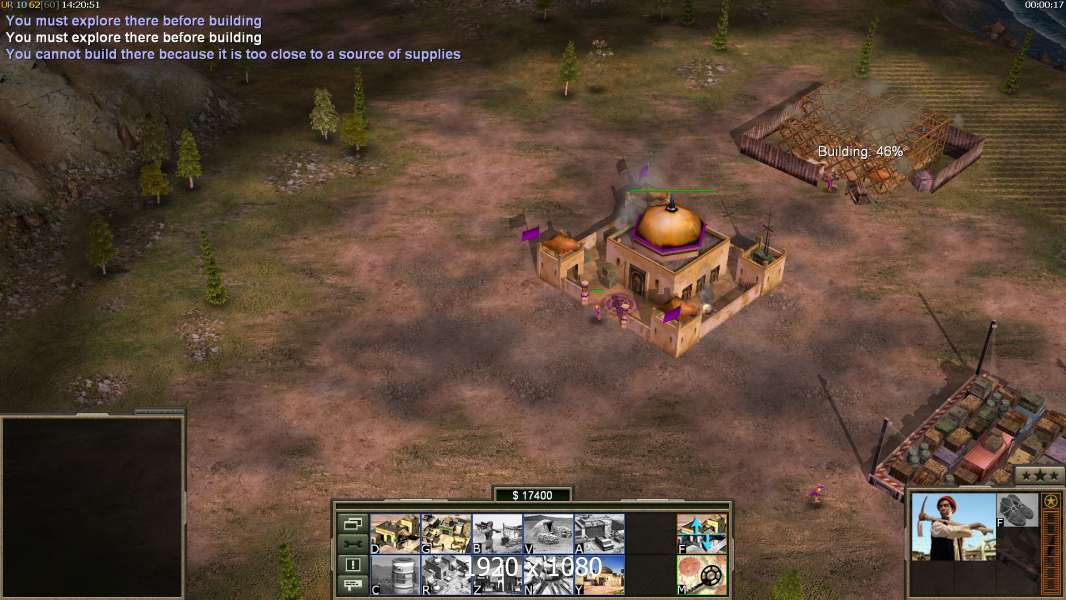Click the exclamation mark command bar button
Viewport: 1066px width, 600px height.
point(352,565)
